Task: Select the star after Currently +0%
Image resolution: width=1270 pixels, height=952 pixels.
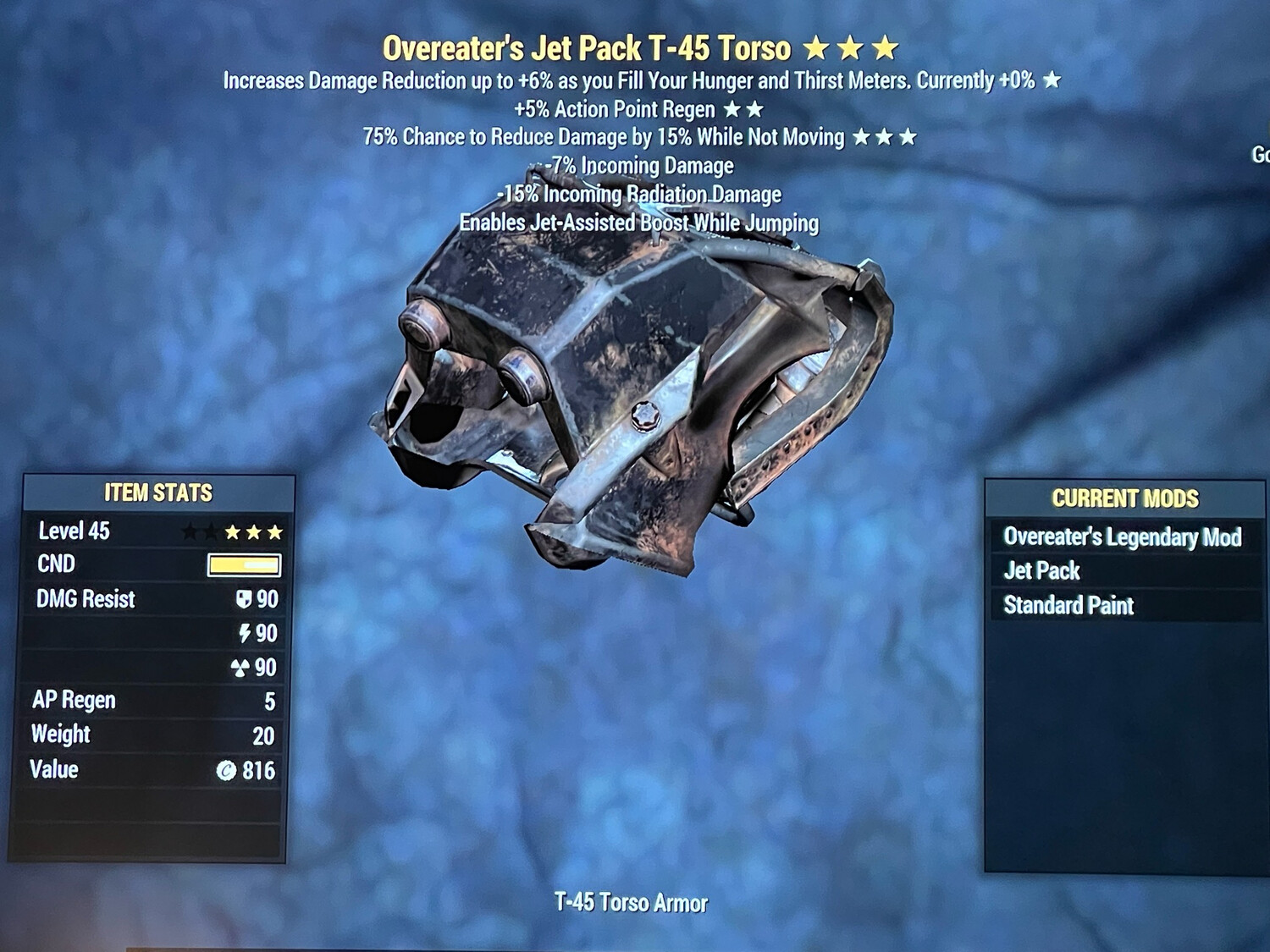Action: (1050, 81)
